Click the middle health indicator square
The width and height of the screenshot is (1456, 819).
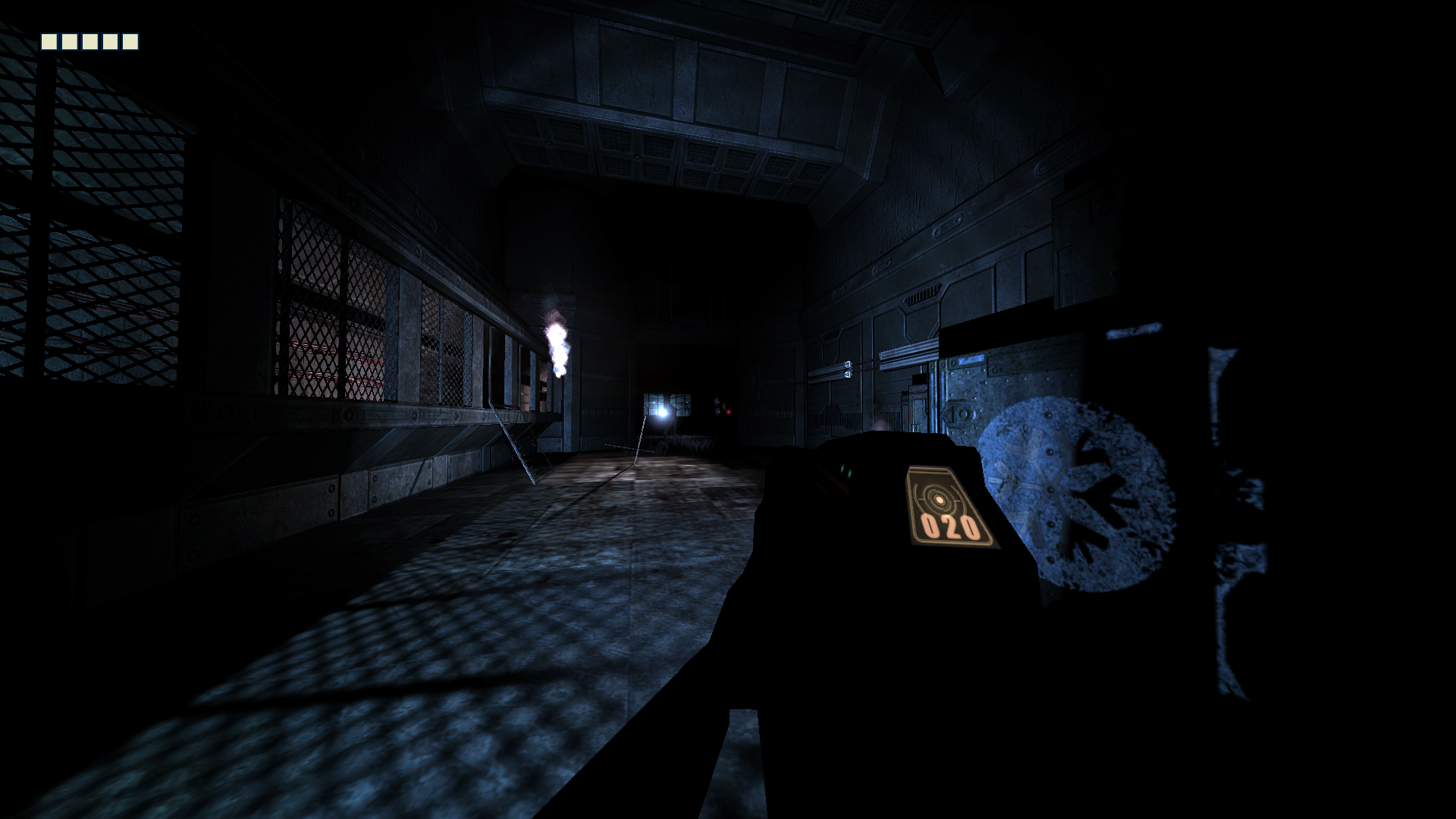(89, 42)
